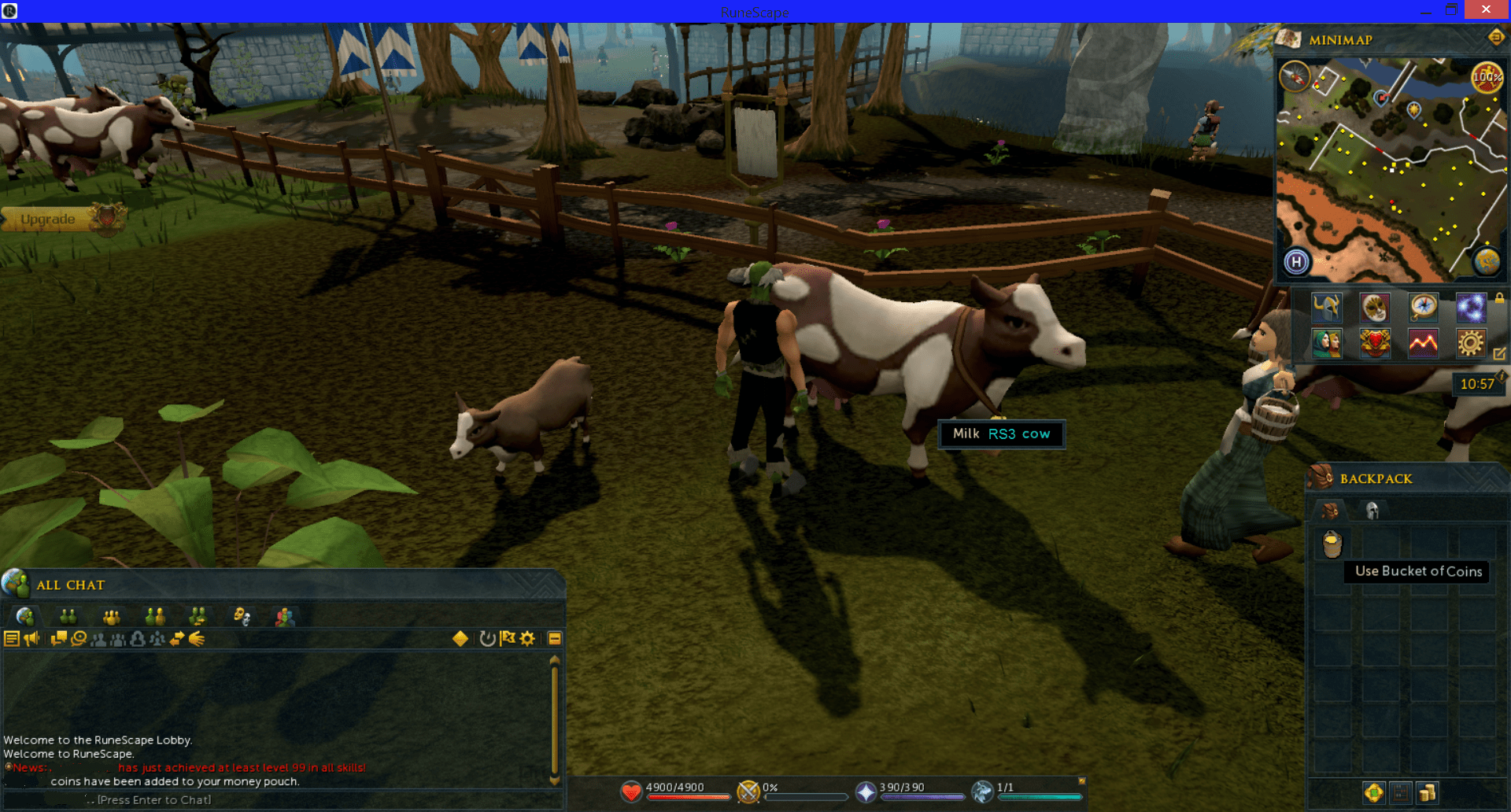Click the Upgrade banner button
Viewport: 1511px width, 812px height.
click(x=49, y=219)
